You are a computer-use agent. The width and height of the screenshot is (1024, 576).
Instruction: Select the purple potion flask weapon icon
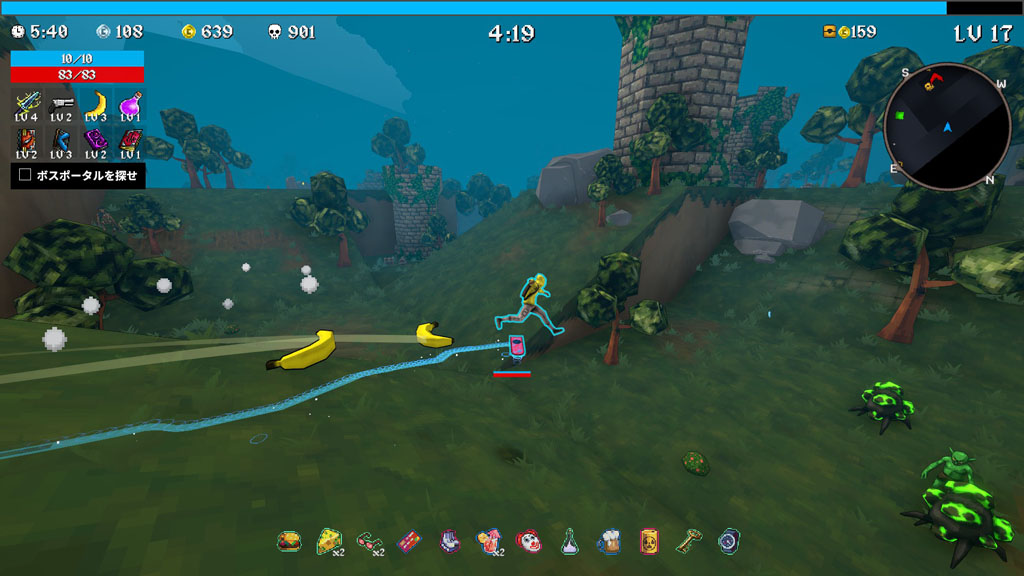[x=130, y=103]
